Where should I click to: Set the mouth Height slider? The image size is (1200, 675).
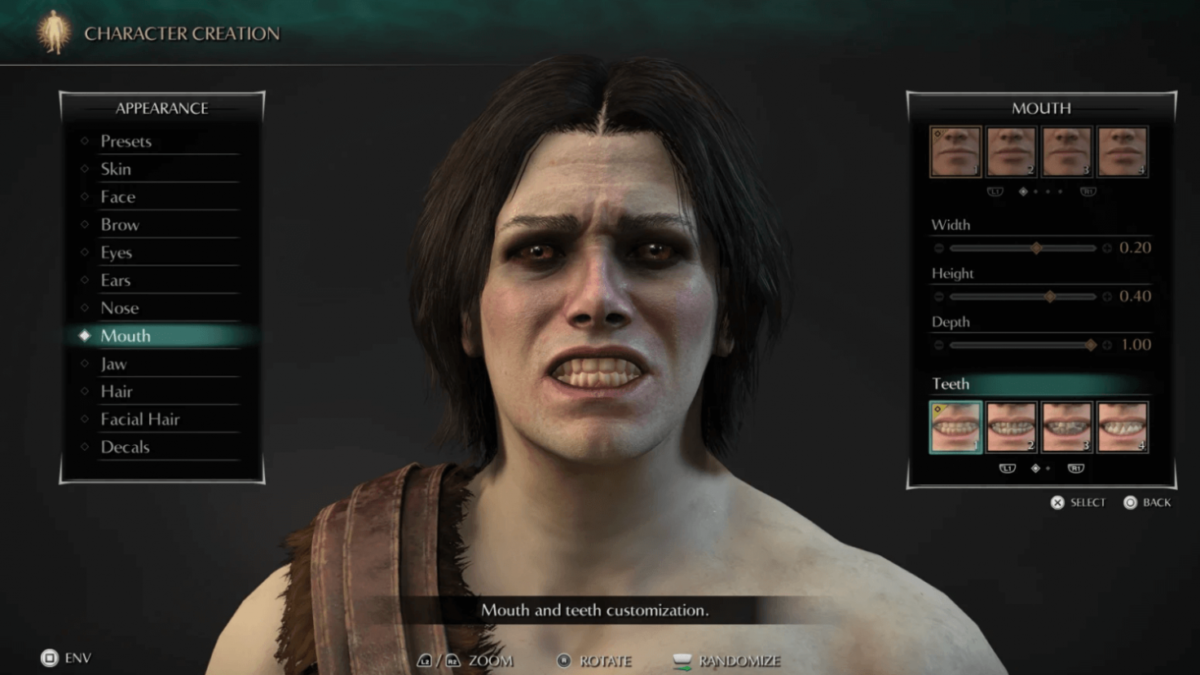[1050, 296]
